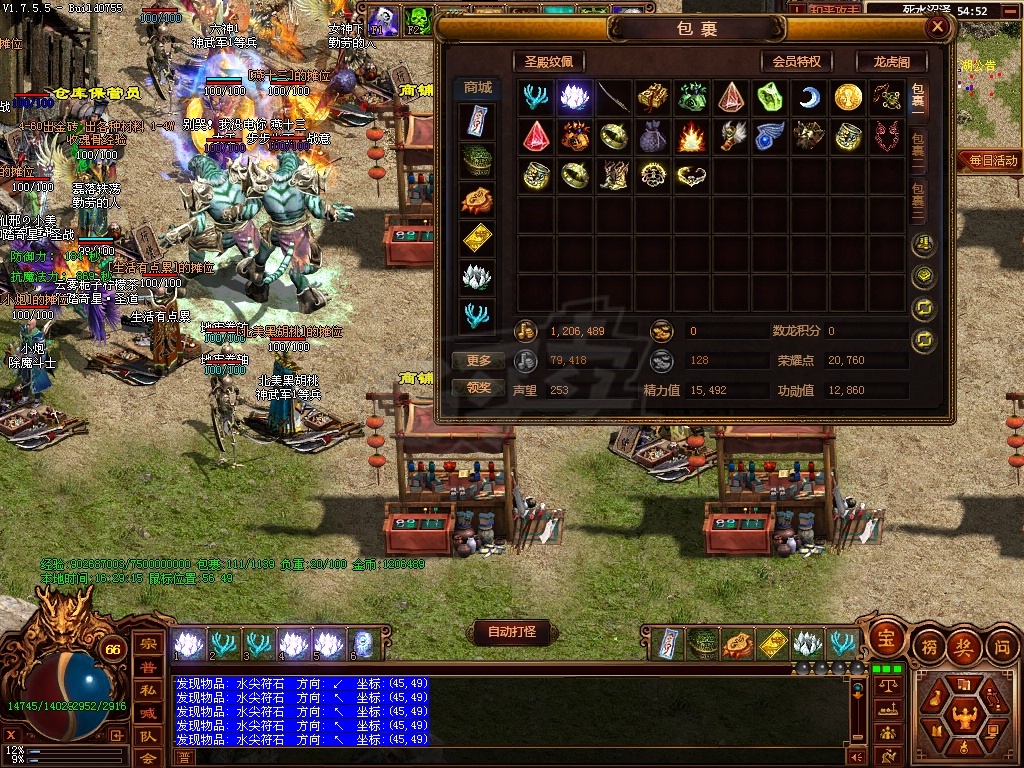1024x768 pixels.
Task: Open the 商城 shop
Action: (x=477, y=88)
